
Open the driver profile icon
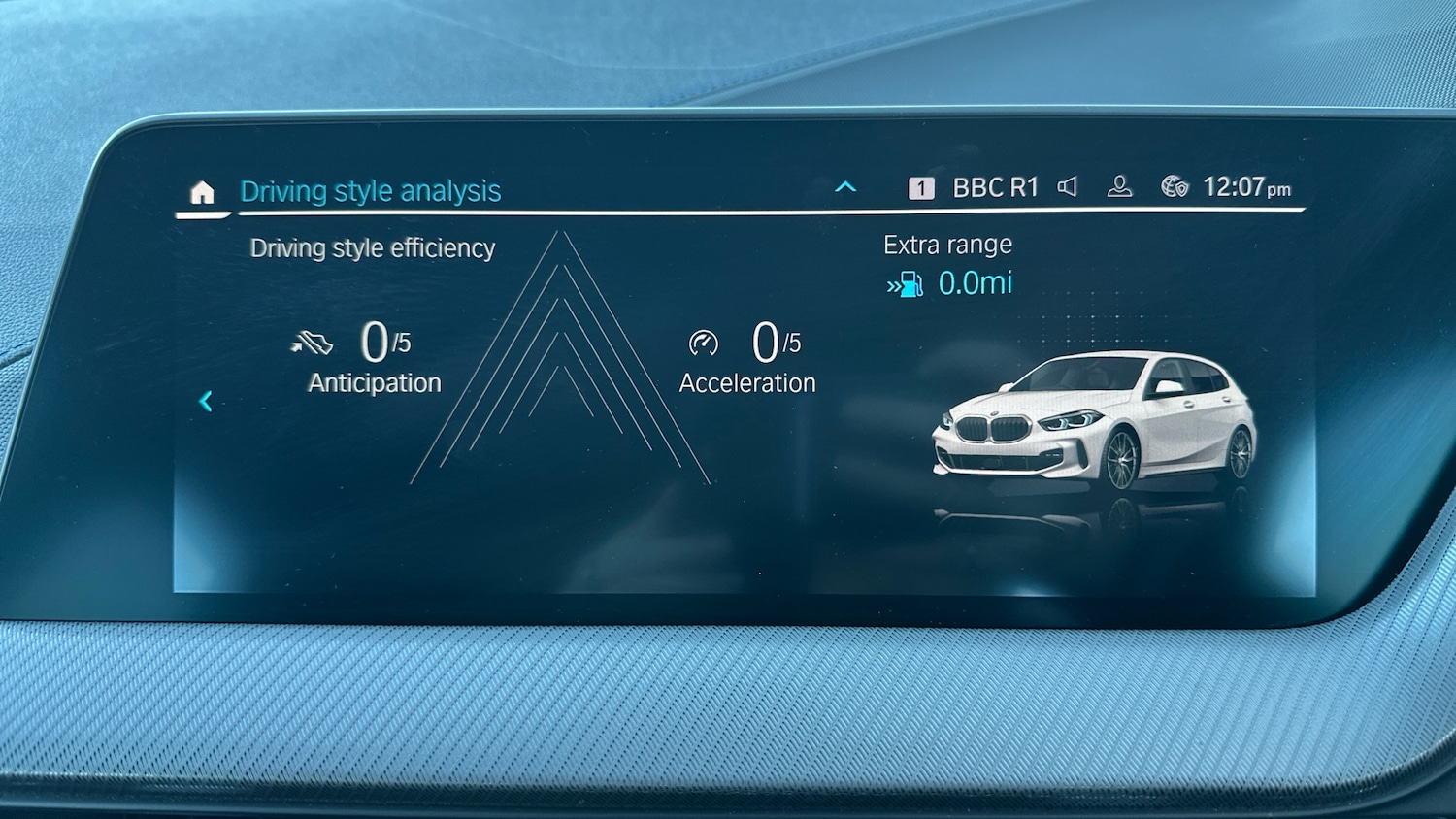pyautogui.click(x=1119, y=186)
